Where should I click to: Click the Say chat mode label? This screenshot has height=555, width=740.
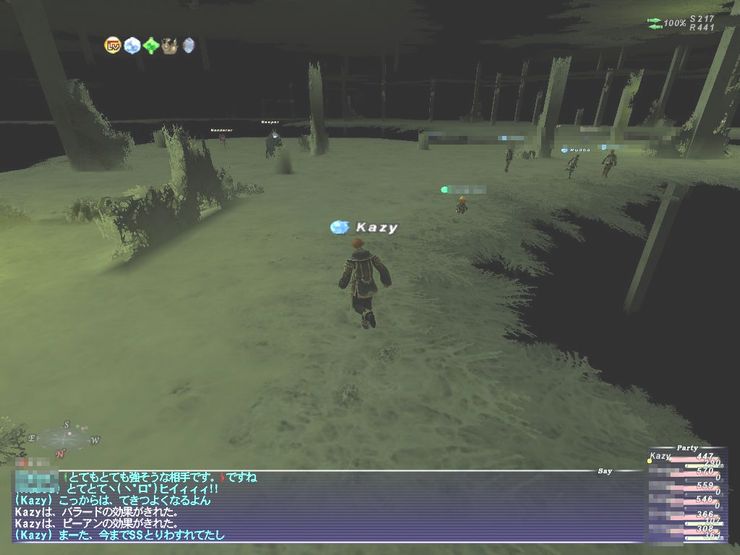point(604,470)
